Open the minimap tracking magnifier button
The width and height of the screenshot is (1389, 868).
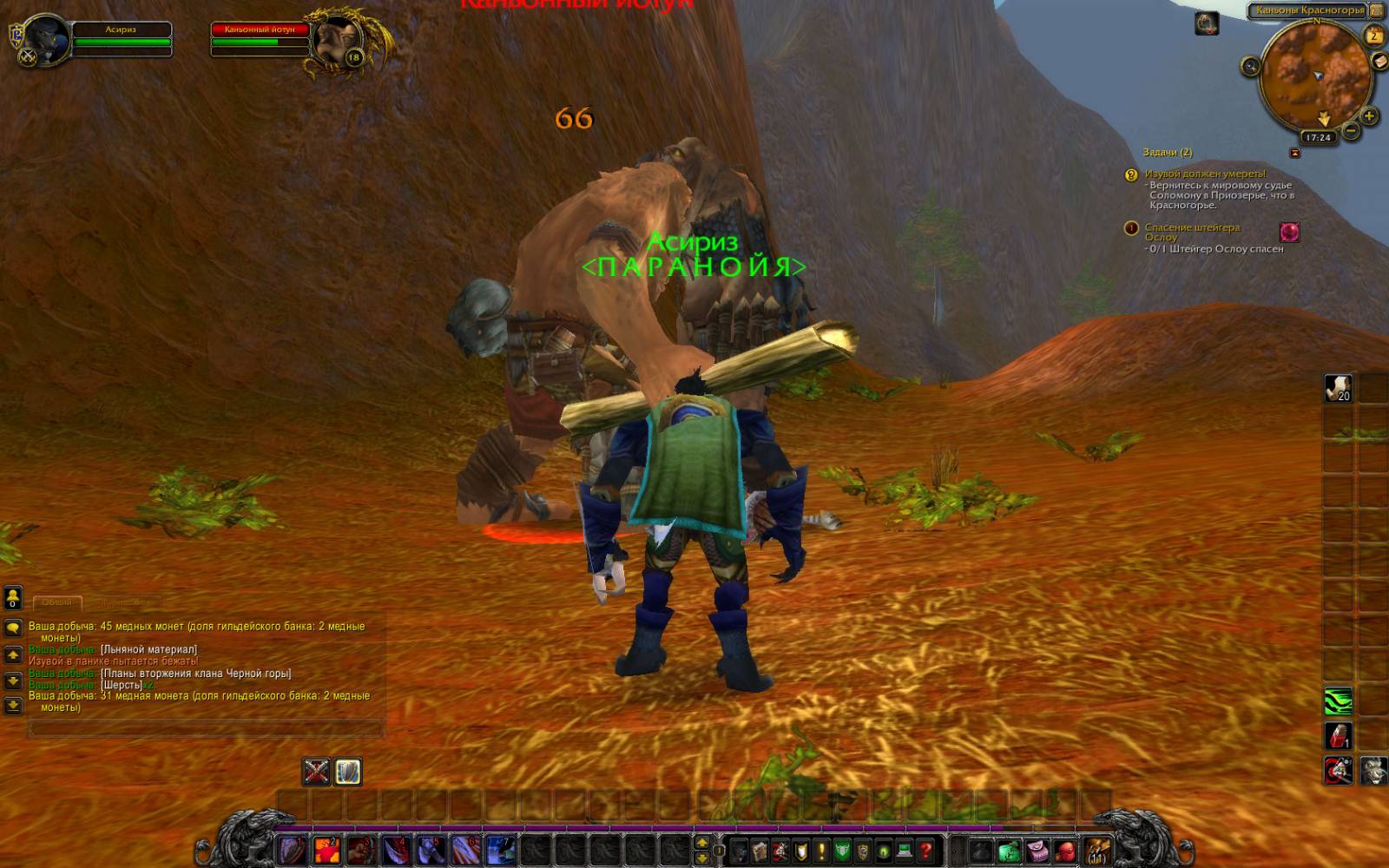click(1250, 66)
